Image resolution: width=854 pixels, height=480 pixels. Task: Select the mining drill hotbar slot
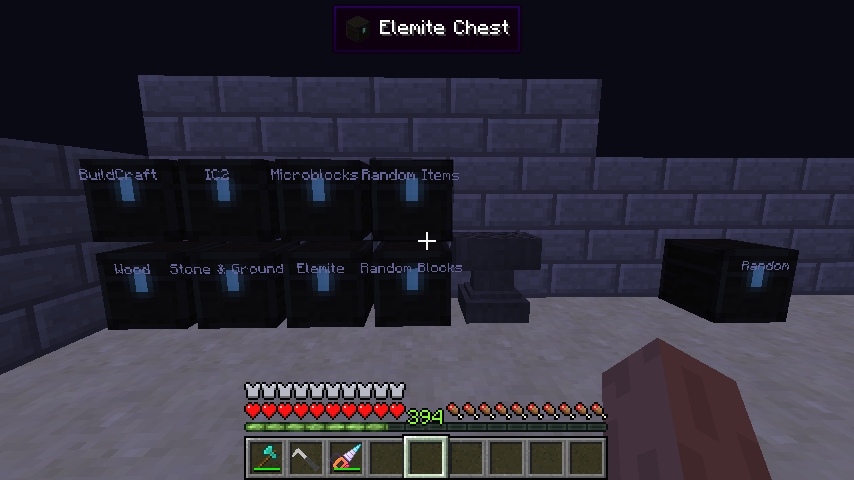pos(346,458)
